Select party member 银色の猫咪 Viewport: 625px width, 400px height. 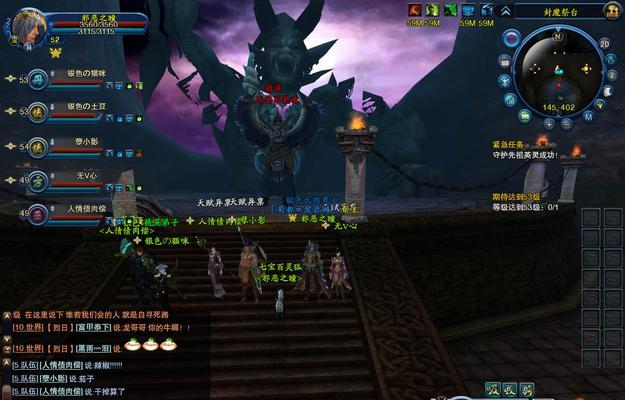[x=38, y=79]
